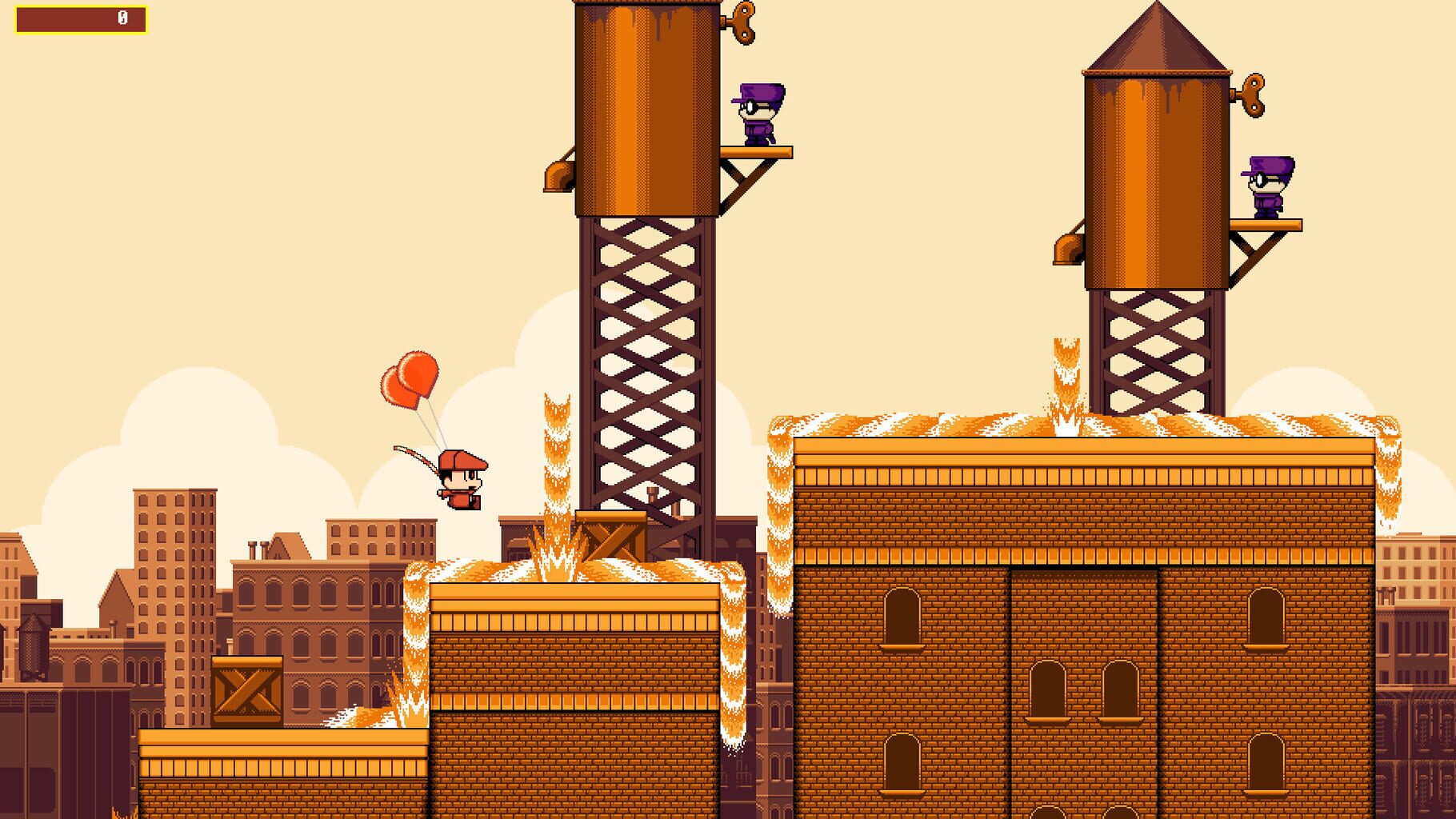Click the drain pipe on the left tower
The height and width of the screenshot is (819, 1456).
tap(558, 174)
